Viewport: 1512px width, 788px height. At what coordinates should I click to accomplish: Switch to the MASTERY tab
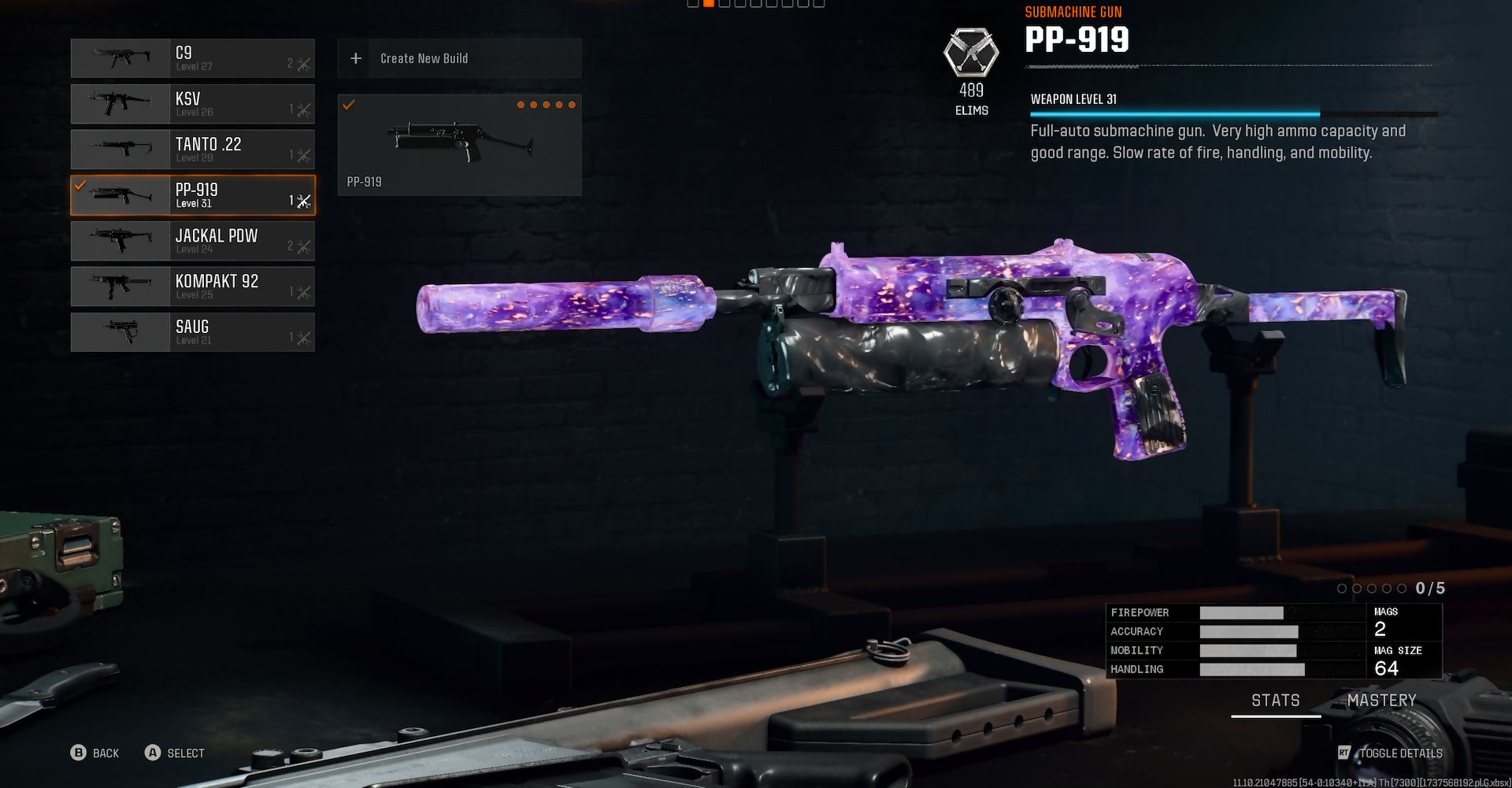pyautogui.click(x=1381, y=700)
